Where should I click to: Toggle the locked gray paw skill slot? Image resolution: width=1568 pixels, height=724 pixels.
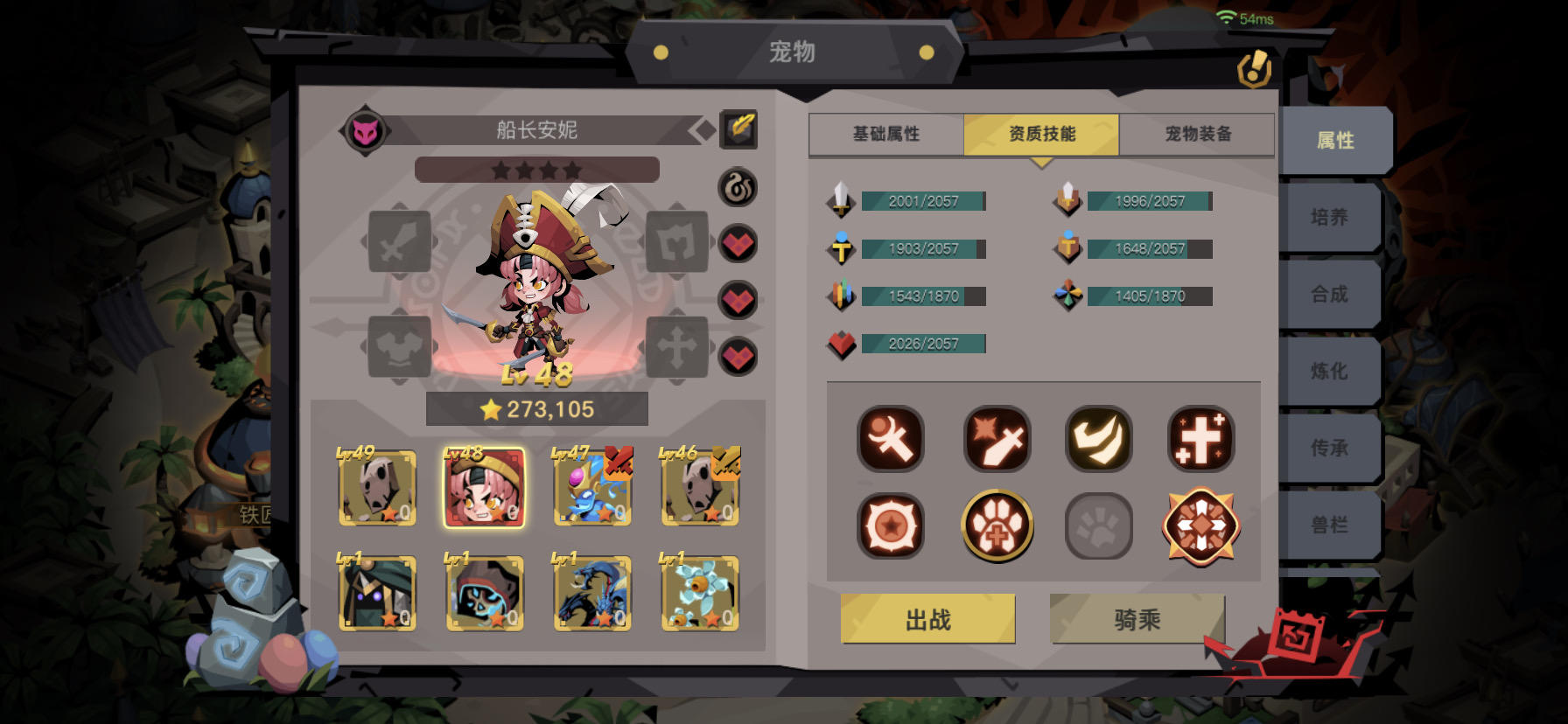[x=1099, y=526]
